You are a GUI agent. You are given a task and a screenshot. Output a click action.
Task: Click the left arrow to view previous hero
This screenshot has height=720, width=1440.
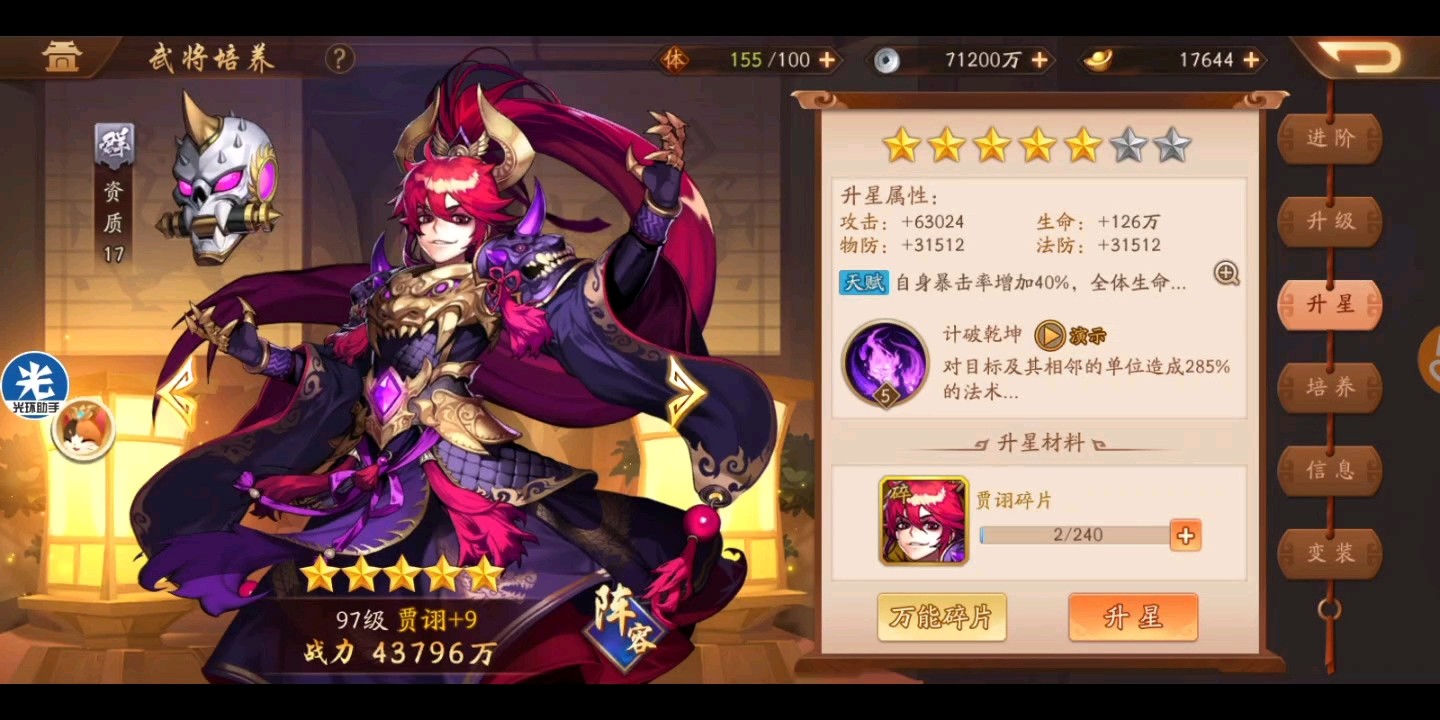(x=180, y=390)
